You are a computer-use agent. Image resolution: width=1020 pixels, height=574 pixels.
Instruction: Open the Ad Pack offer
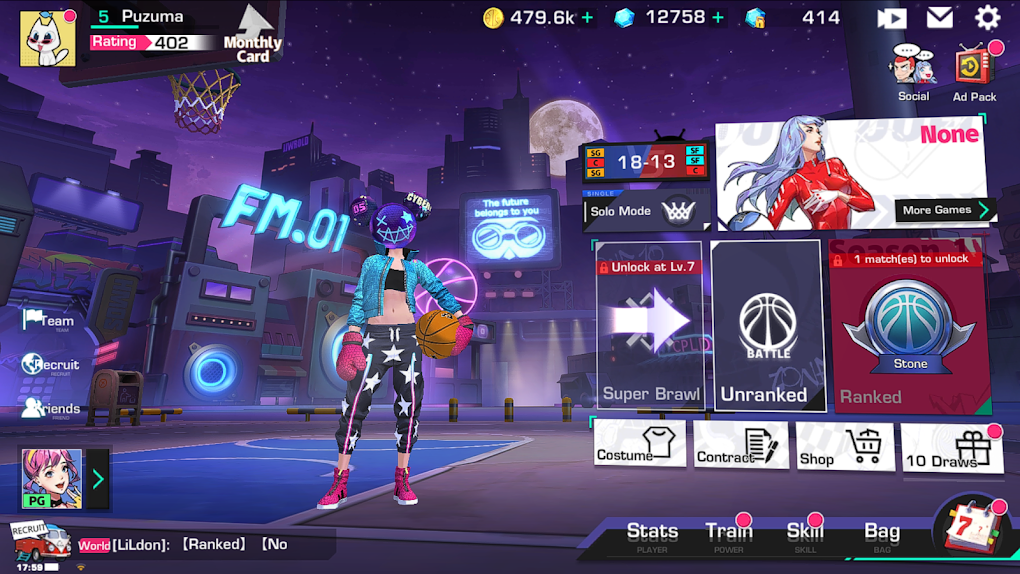[974, 73]
